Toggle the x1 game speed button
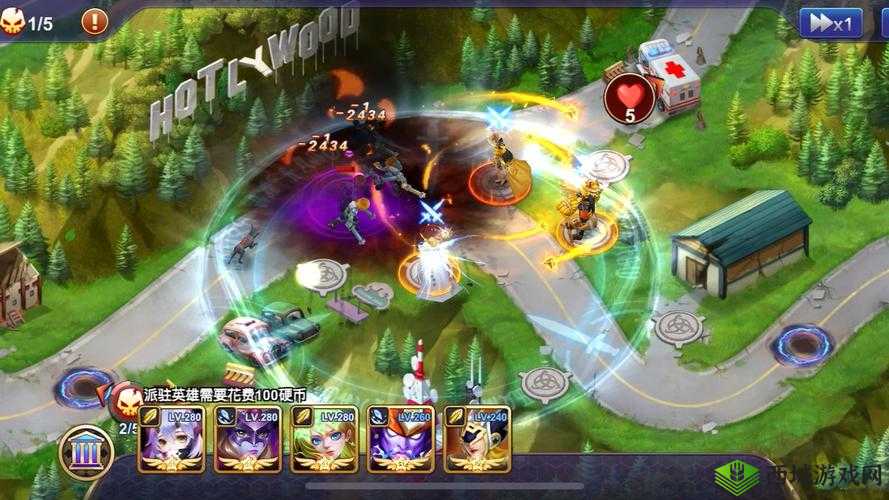Screen dimensions: 889x500 pos(830,23)
